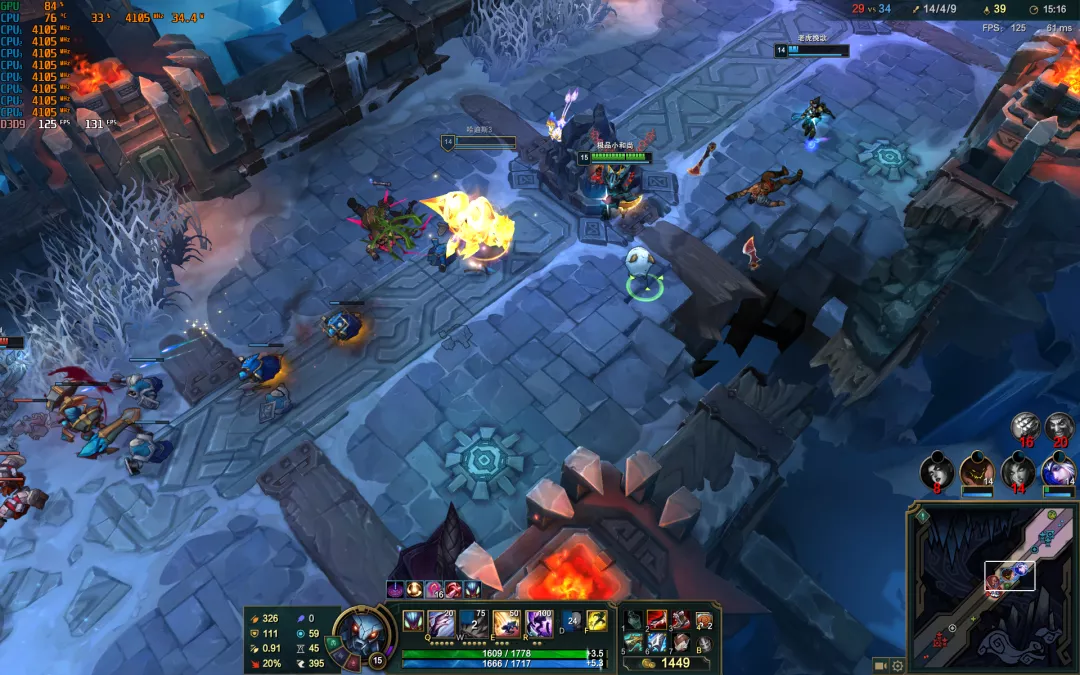Viewport: 1080px width, 675px height.
Task: Trigger the R ultimate Void Assault
Action: 539,622
